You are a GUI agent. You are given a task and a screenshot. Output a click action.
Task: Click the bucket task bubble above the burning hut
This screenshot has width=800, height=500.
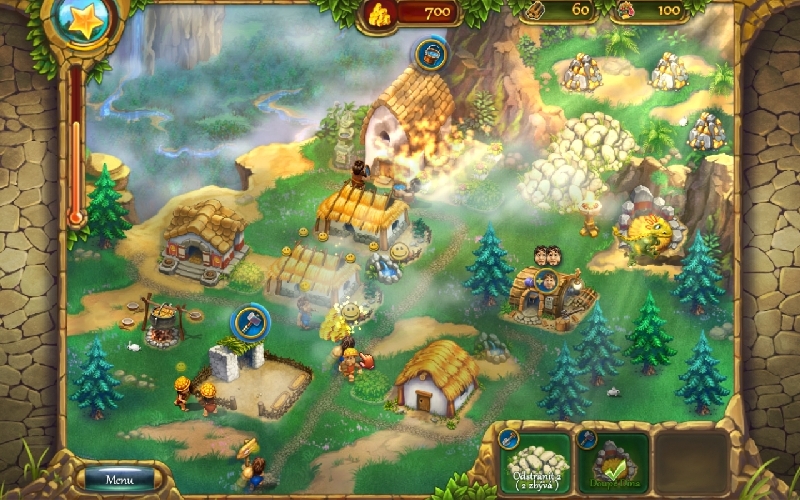coord(432,50)
